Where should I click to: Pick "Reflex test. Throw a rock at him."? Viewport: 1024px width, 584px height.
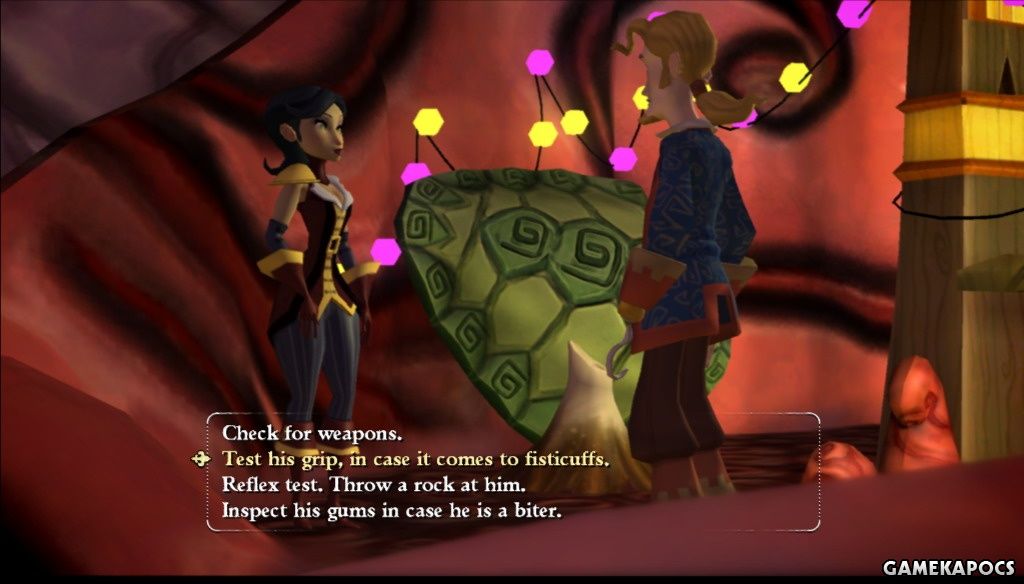374,485
